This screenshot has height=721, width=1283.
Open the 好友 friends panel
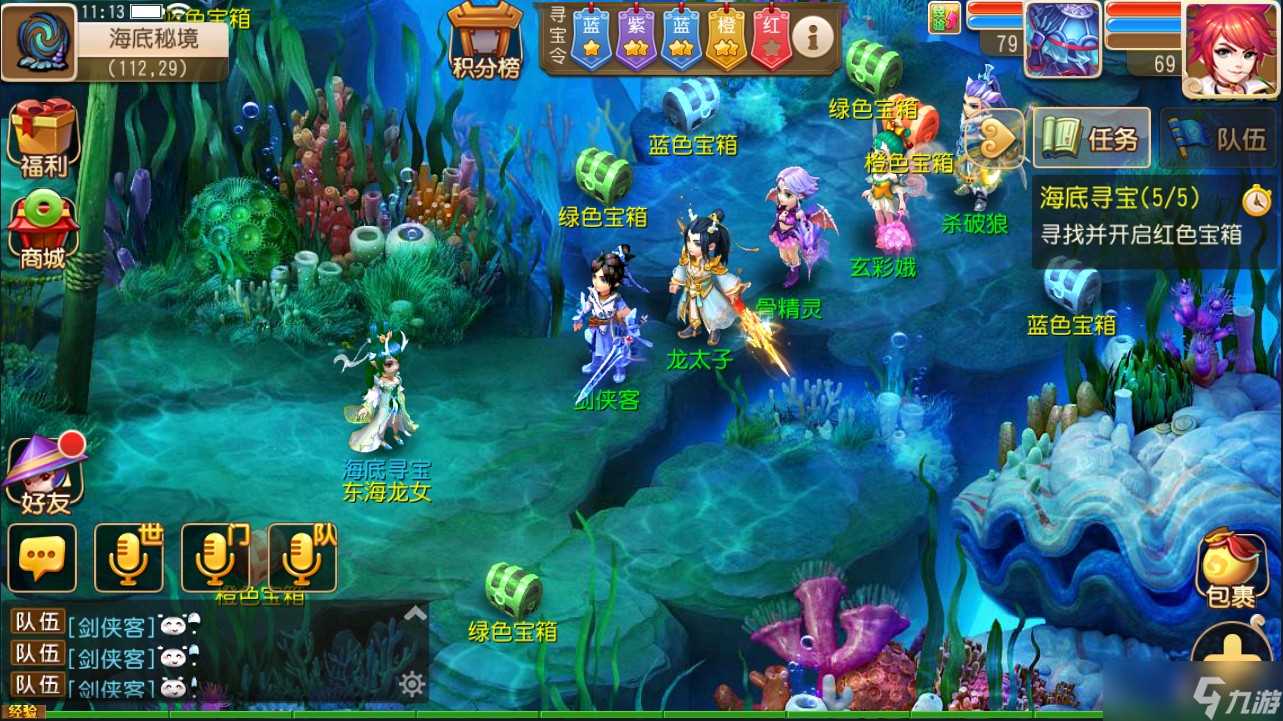pos(44,470)
